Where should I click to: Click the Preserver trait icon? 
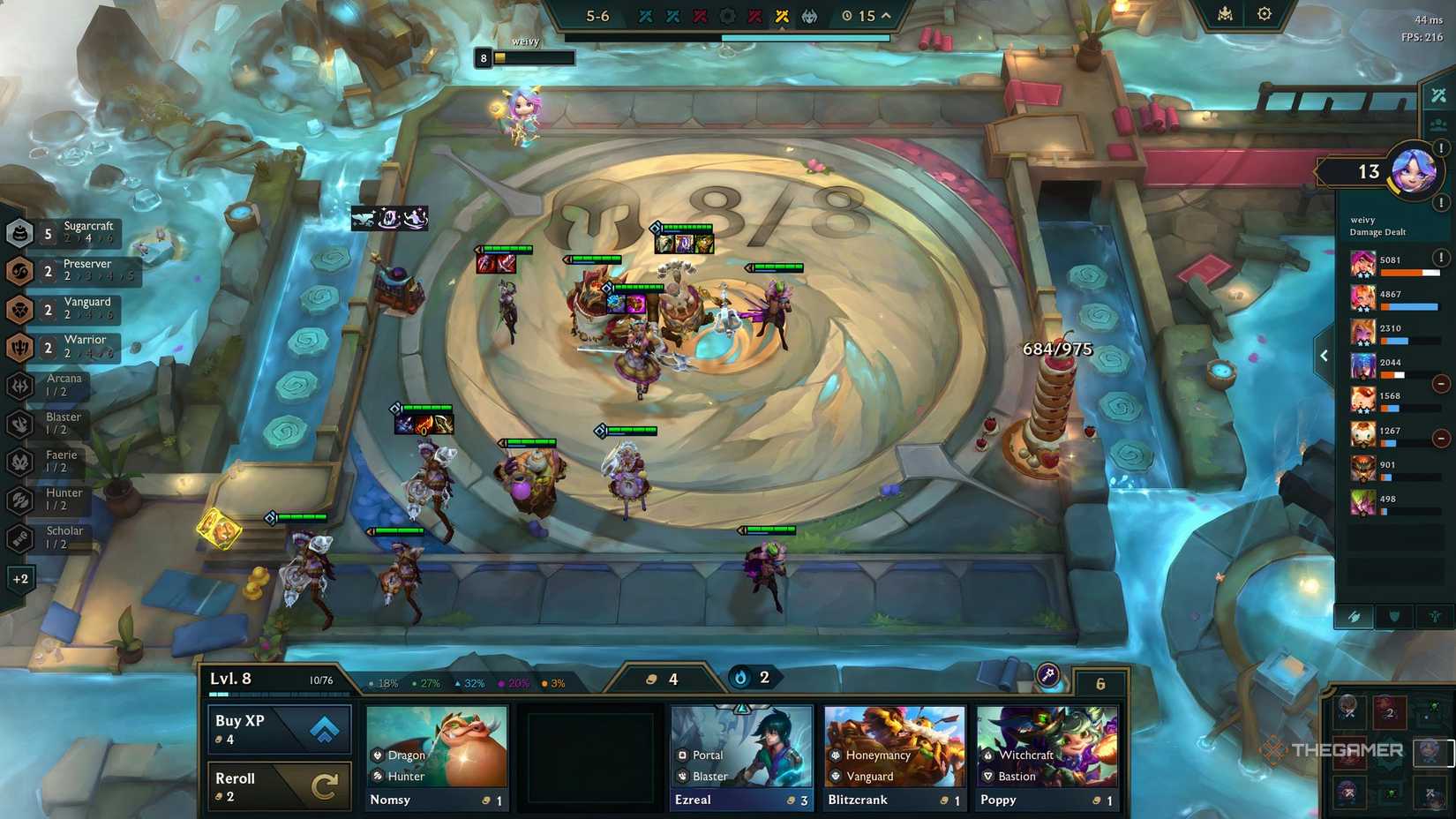pyautogui.click(x=20, y=271)
